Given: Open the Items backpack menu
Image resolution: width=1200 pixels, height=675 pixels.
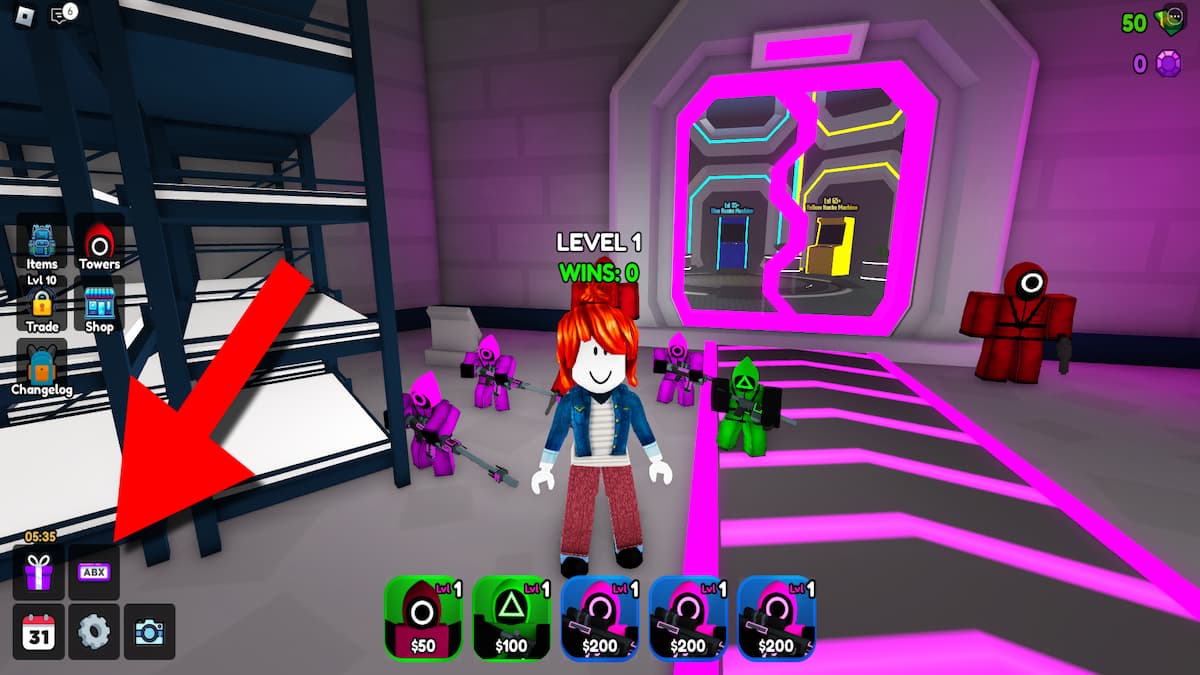Looking at the screenshot, I should coord(42,245).
